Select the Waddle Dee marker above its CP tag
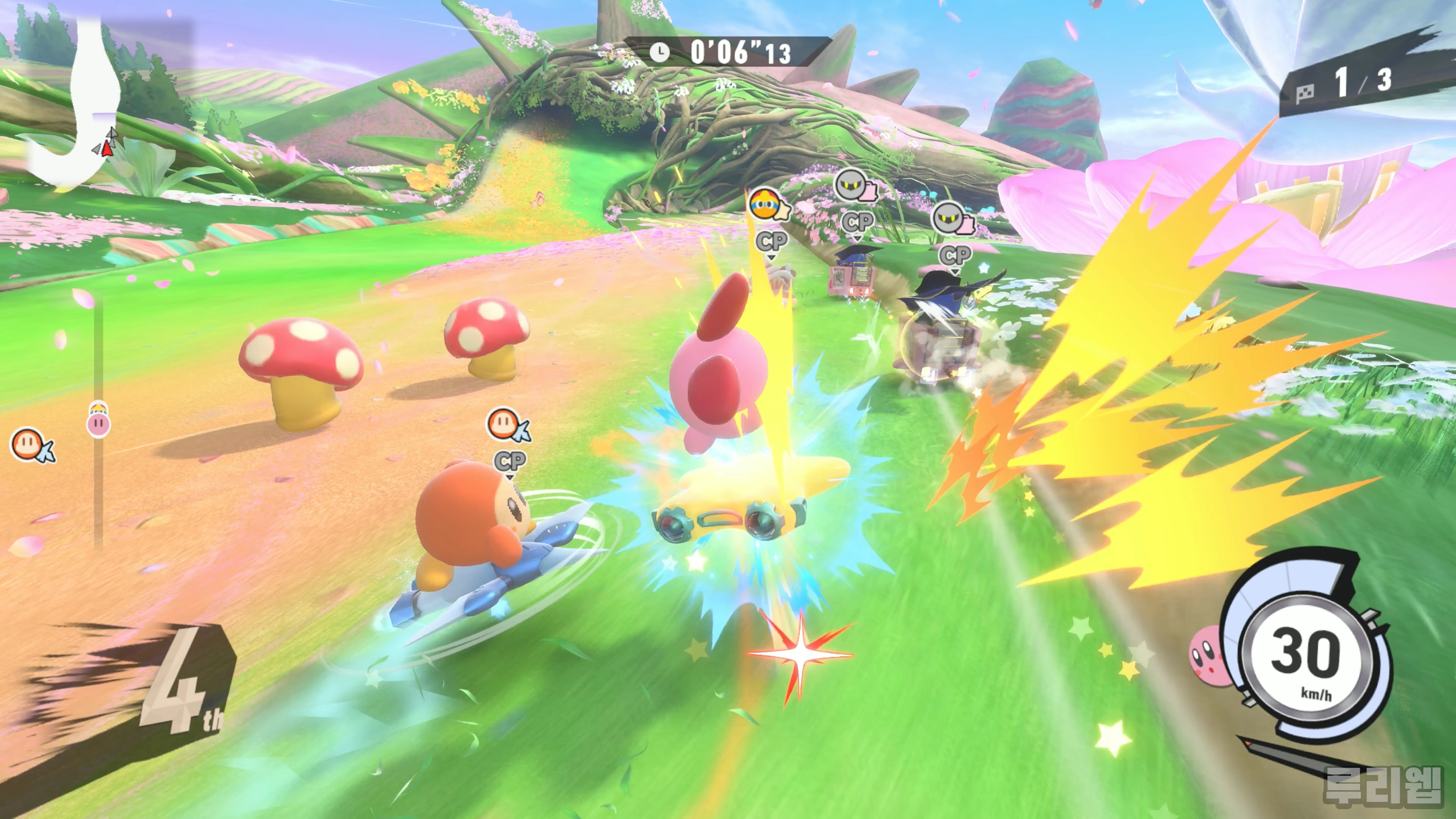Screen dimensions: 1456x819 tap(507, 425)
